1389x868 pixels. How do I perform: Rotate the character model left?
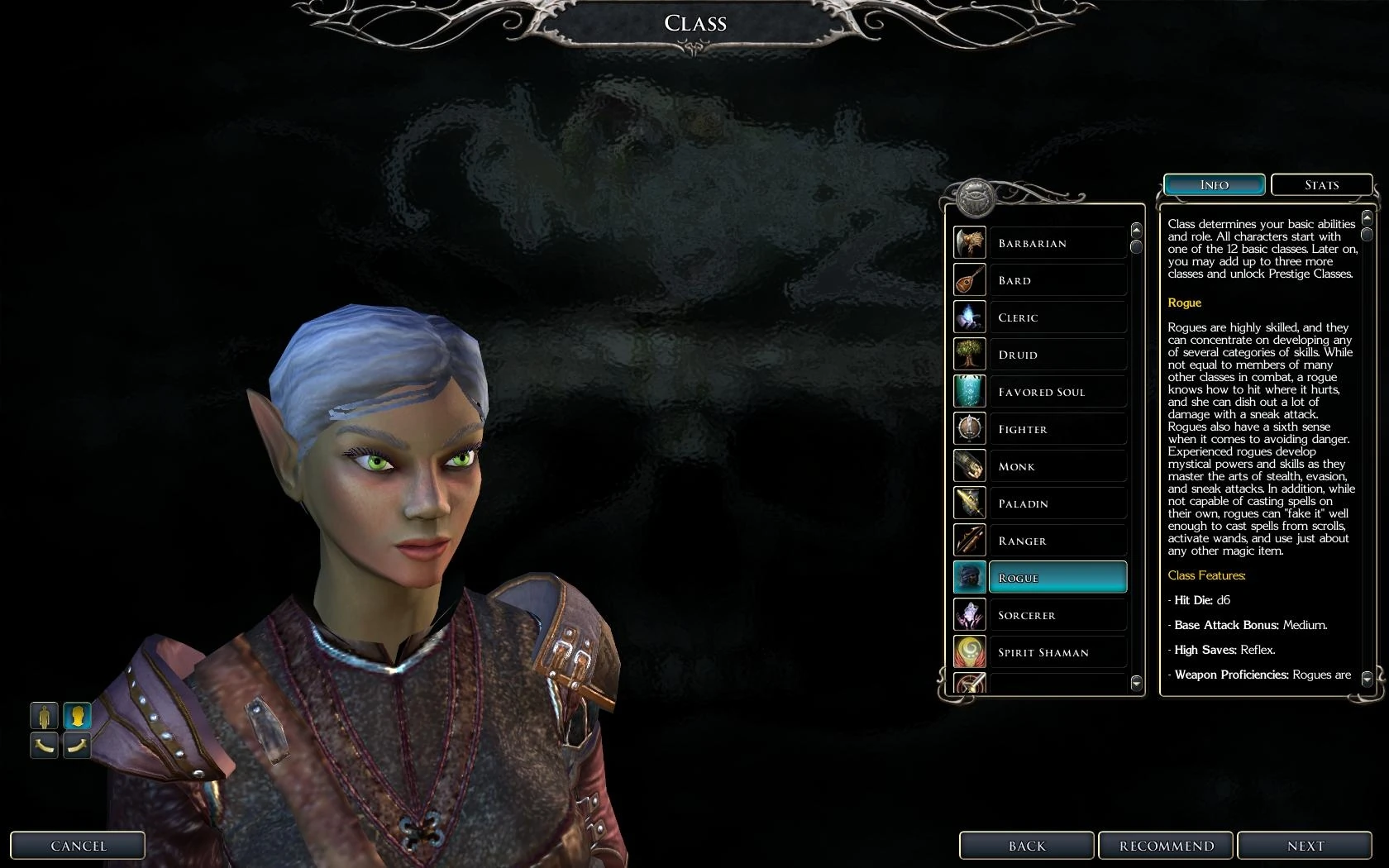pyautogui.click(x=44, y=745)
